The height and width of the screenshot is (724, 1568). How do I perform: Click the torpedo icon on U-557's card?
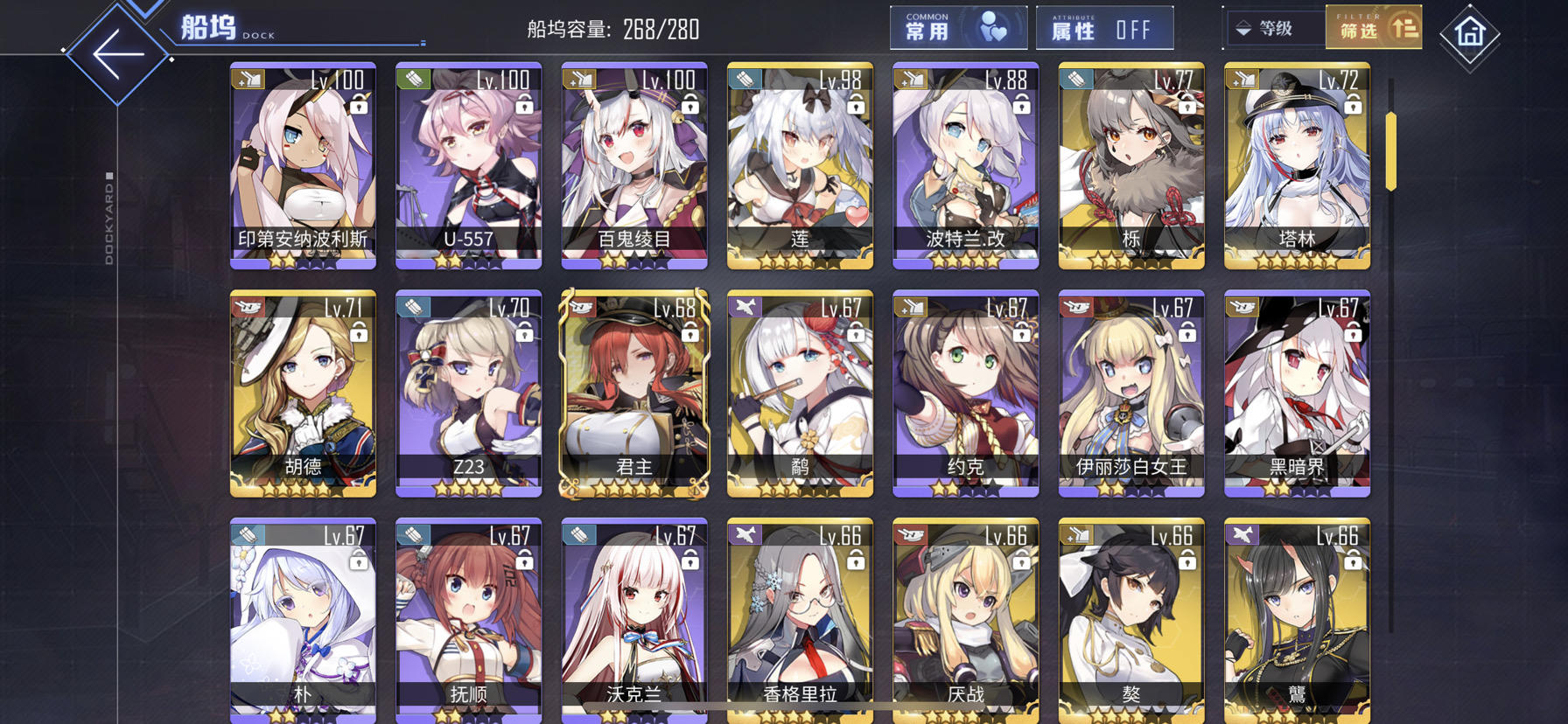(x=412, y=78)
